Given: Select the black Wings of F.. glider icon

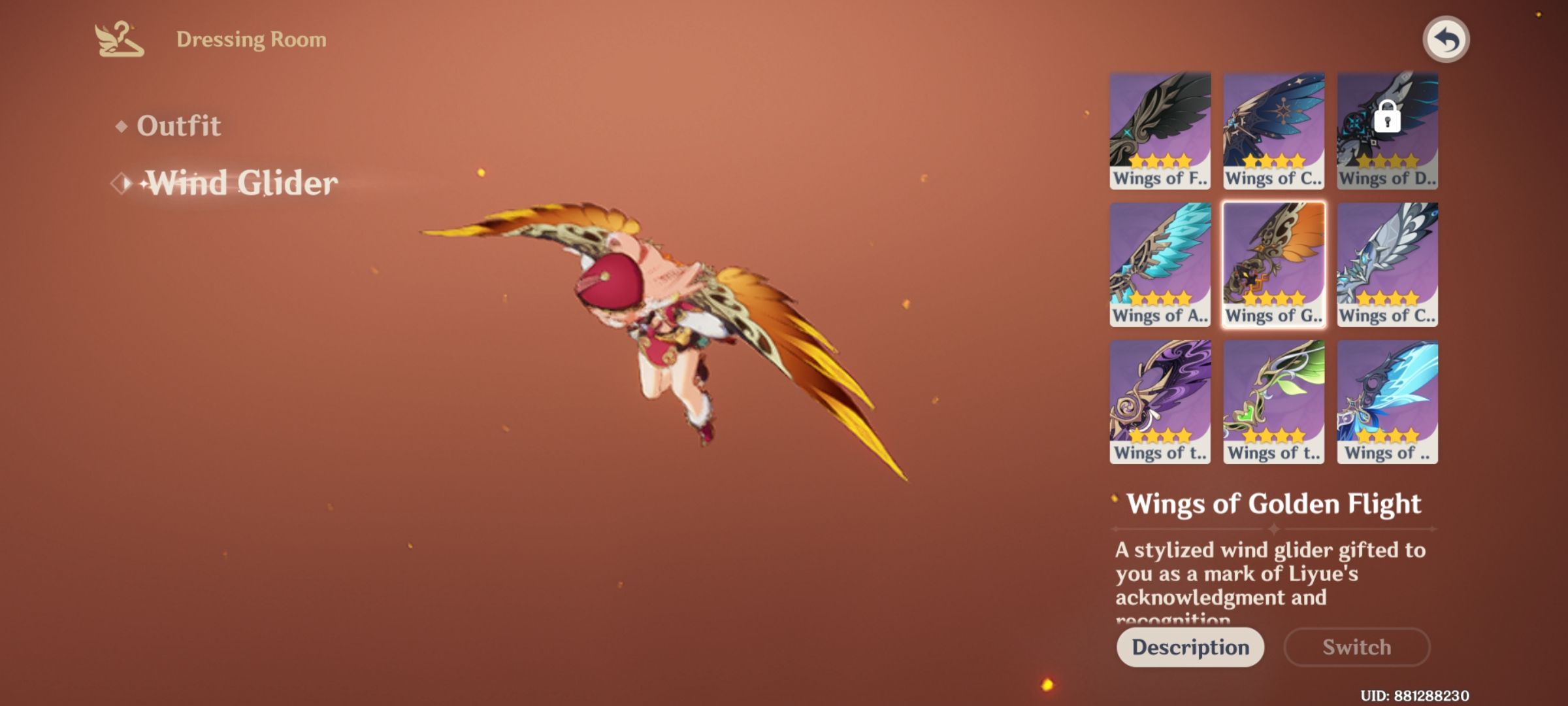Looking at the screenshot, I should coord(1159,127).
